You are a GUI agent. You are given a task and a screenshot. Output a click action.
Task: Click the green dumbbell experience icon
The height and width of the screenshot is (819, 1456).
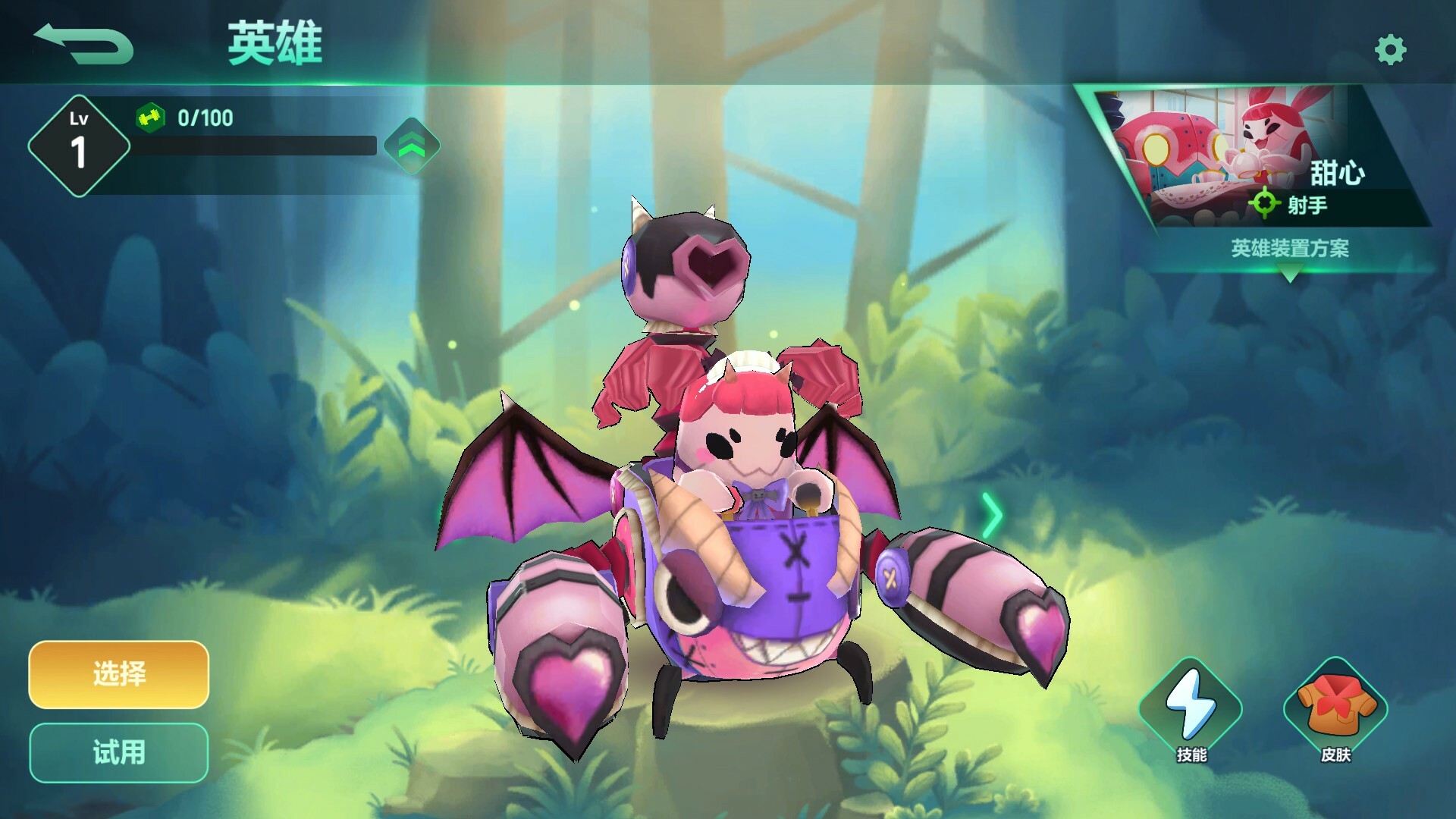(151, 117)
